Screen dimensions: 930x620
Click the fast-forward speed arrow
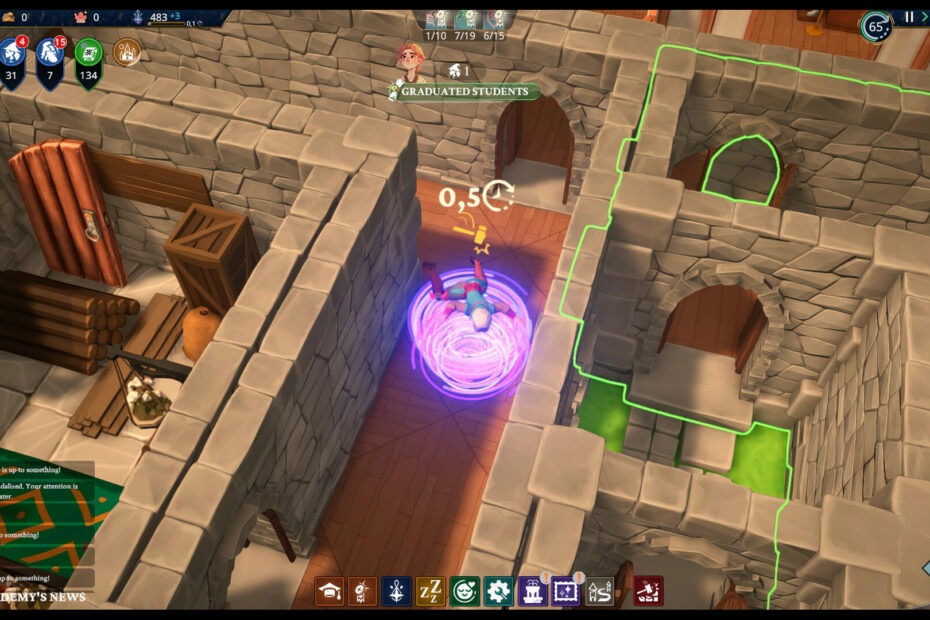[924, 17]
